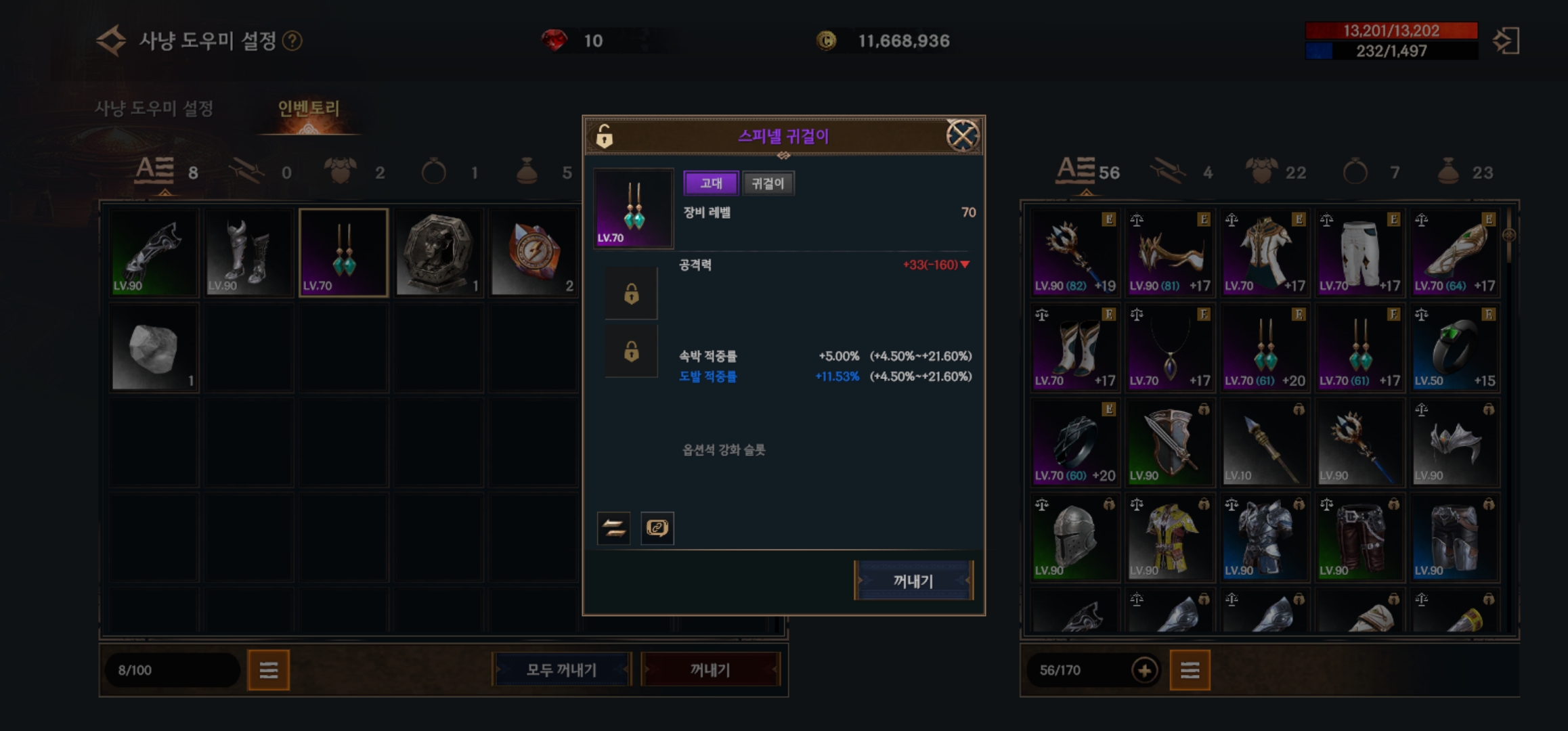
Task: Select the LV.50 +15 green ring slot
Action: click(x=1454, y=347)
